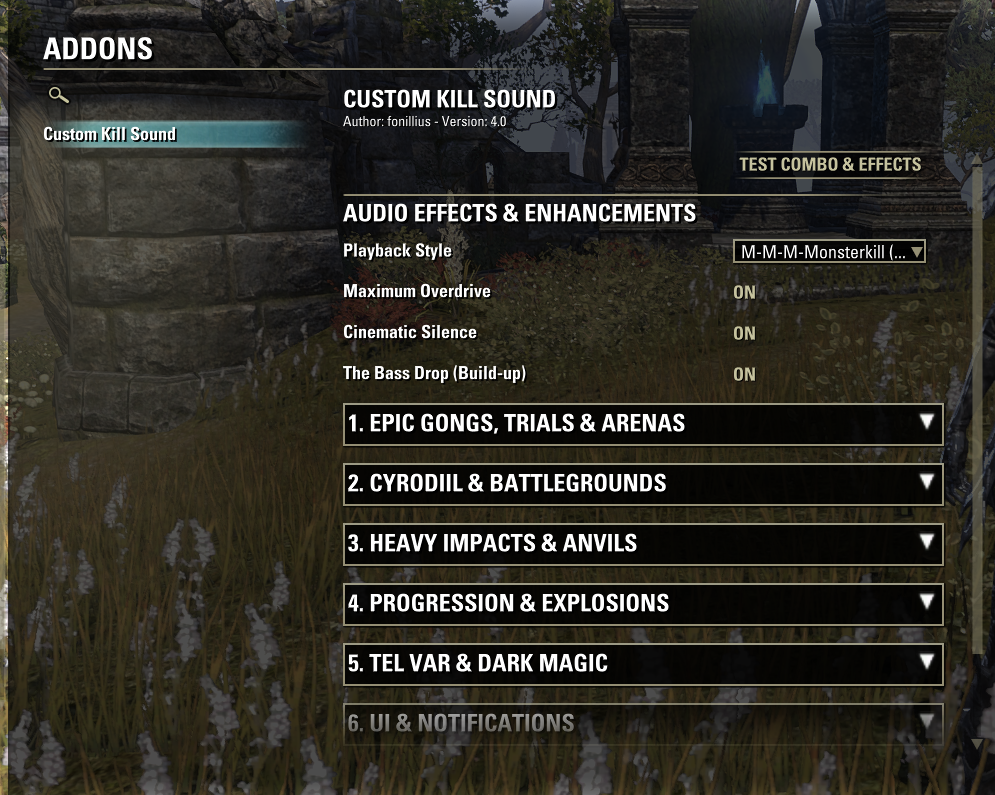
Task: Toggle Maximum Overdrive setting
Action: tap(744, 293)
